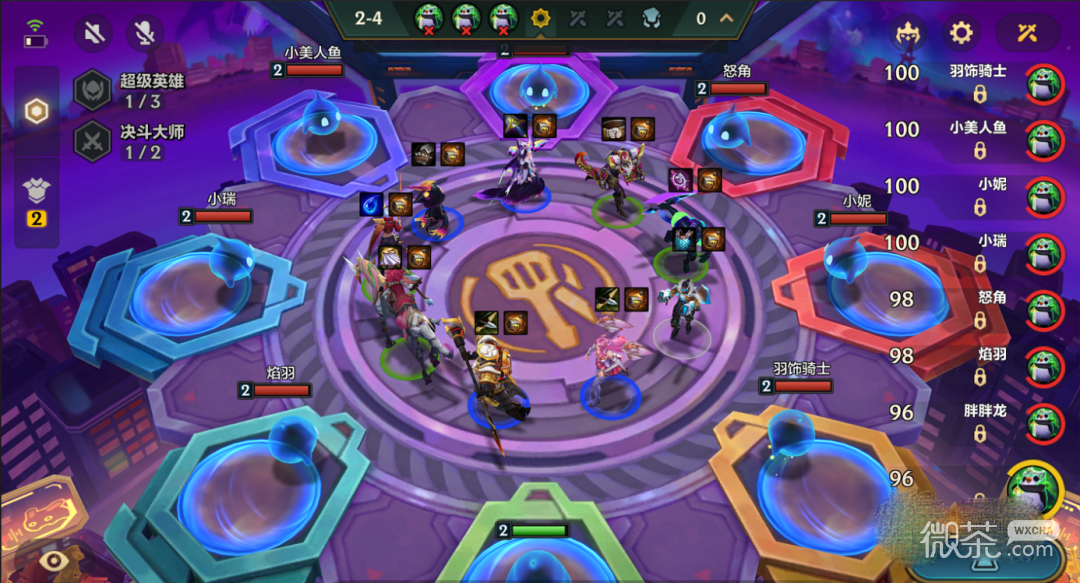Image resolution: width=1080 pixels, height=583 pixels.
Task: Choose 胖胖龙 in the player list
Action: (1045, 422)
